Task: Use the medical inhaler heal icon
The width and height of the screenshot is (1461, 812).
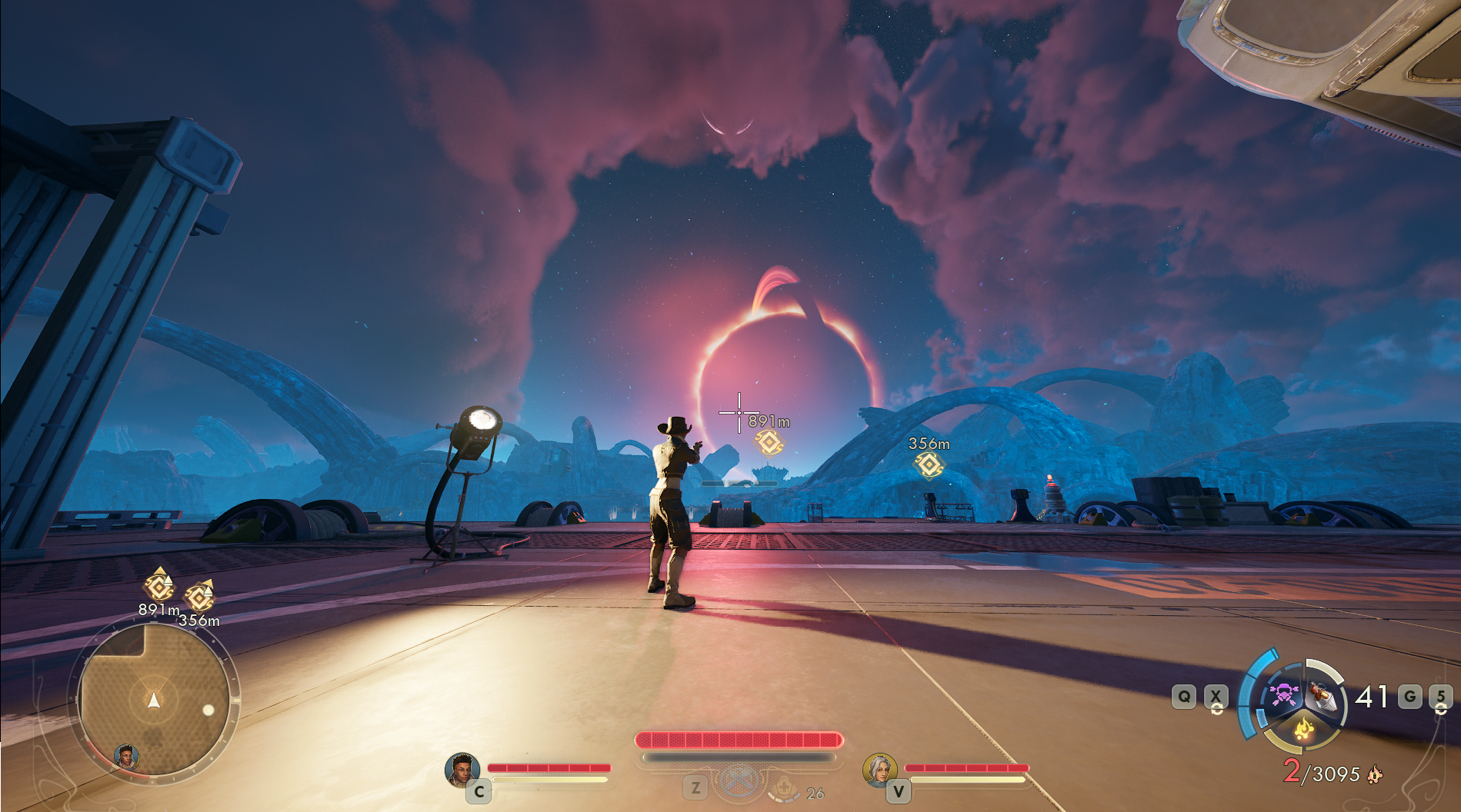Action: [784, 787]
